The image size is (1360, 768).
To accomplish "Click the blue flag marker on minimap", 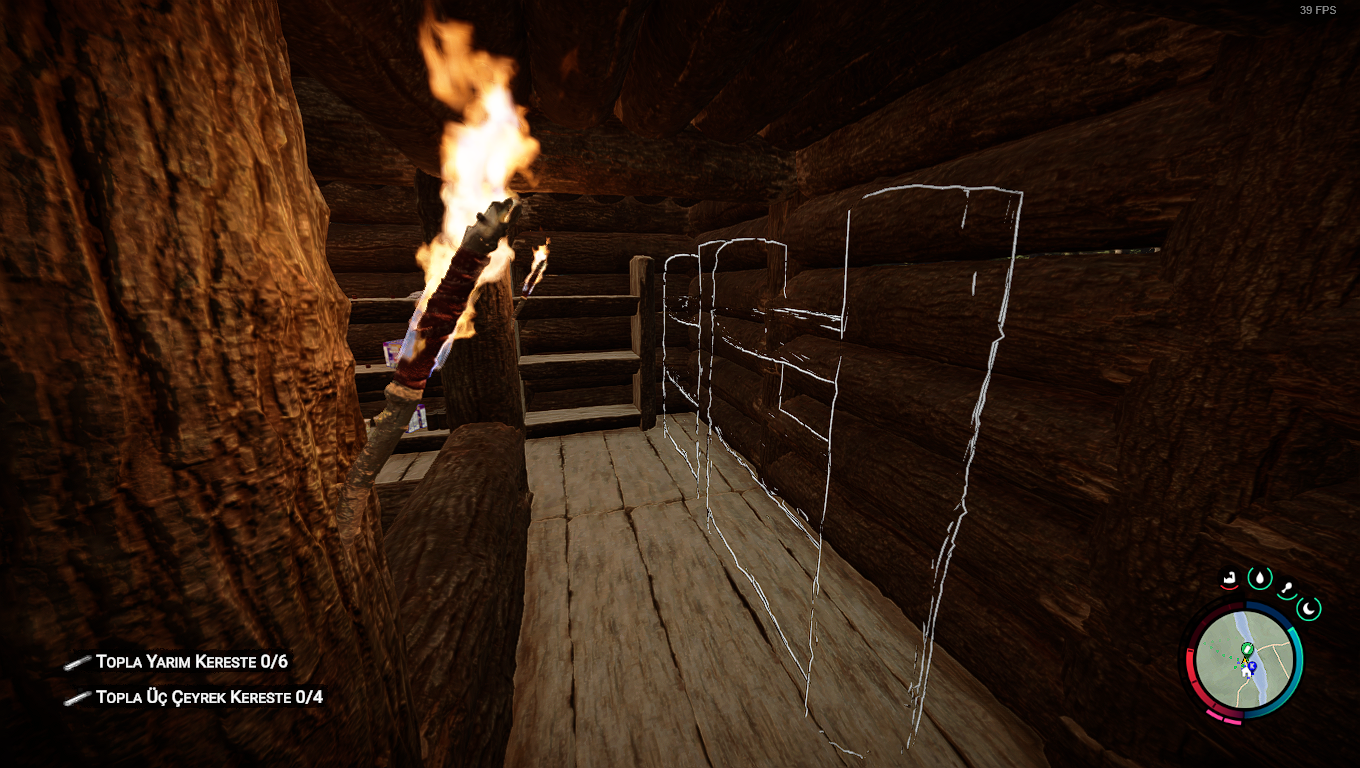I will click(x=1251, y=665).
